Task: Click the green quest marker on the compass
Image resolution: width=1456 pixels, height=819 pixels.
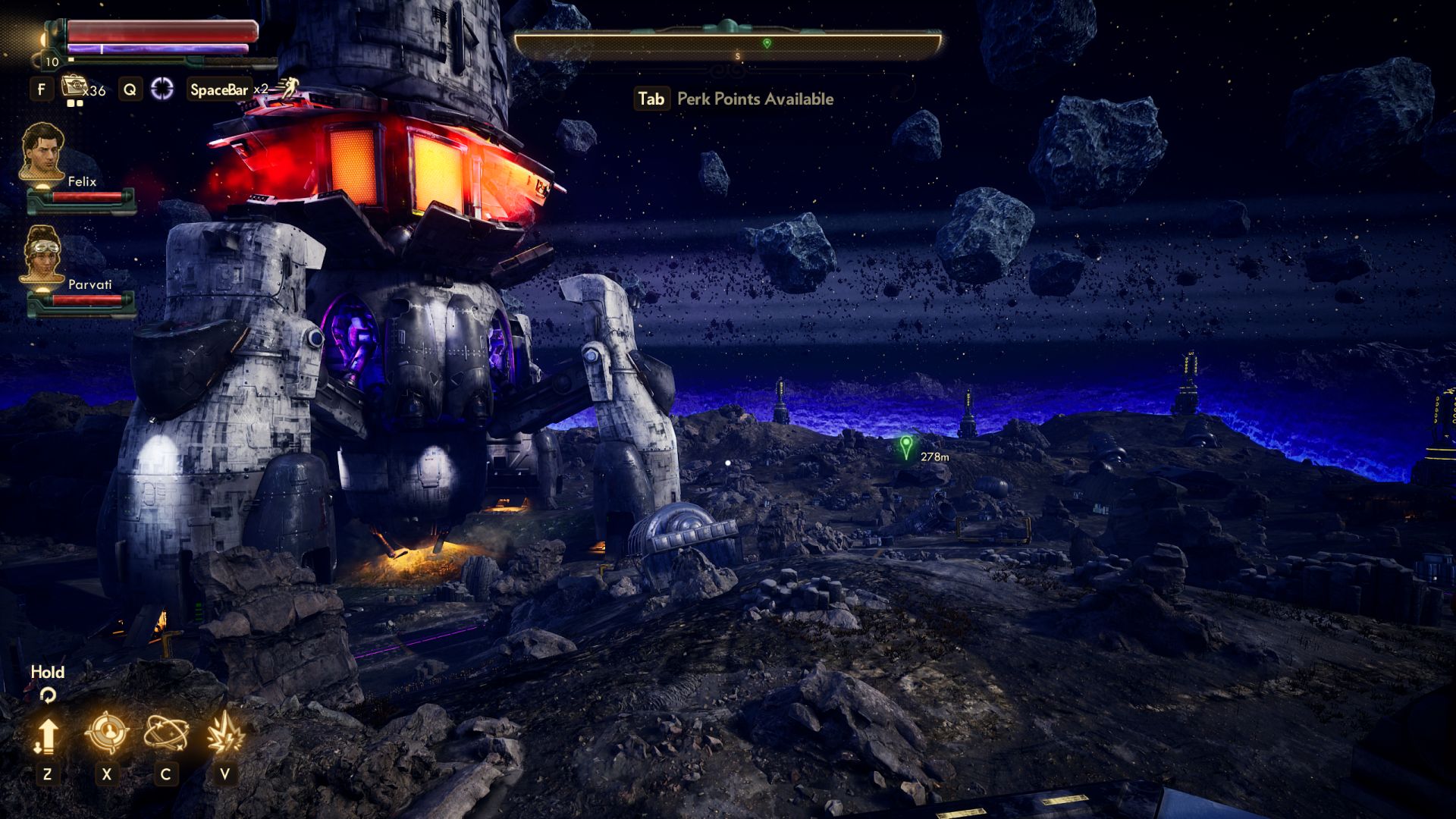Action: [x=767, y=43]
